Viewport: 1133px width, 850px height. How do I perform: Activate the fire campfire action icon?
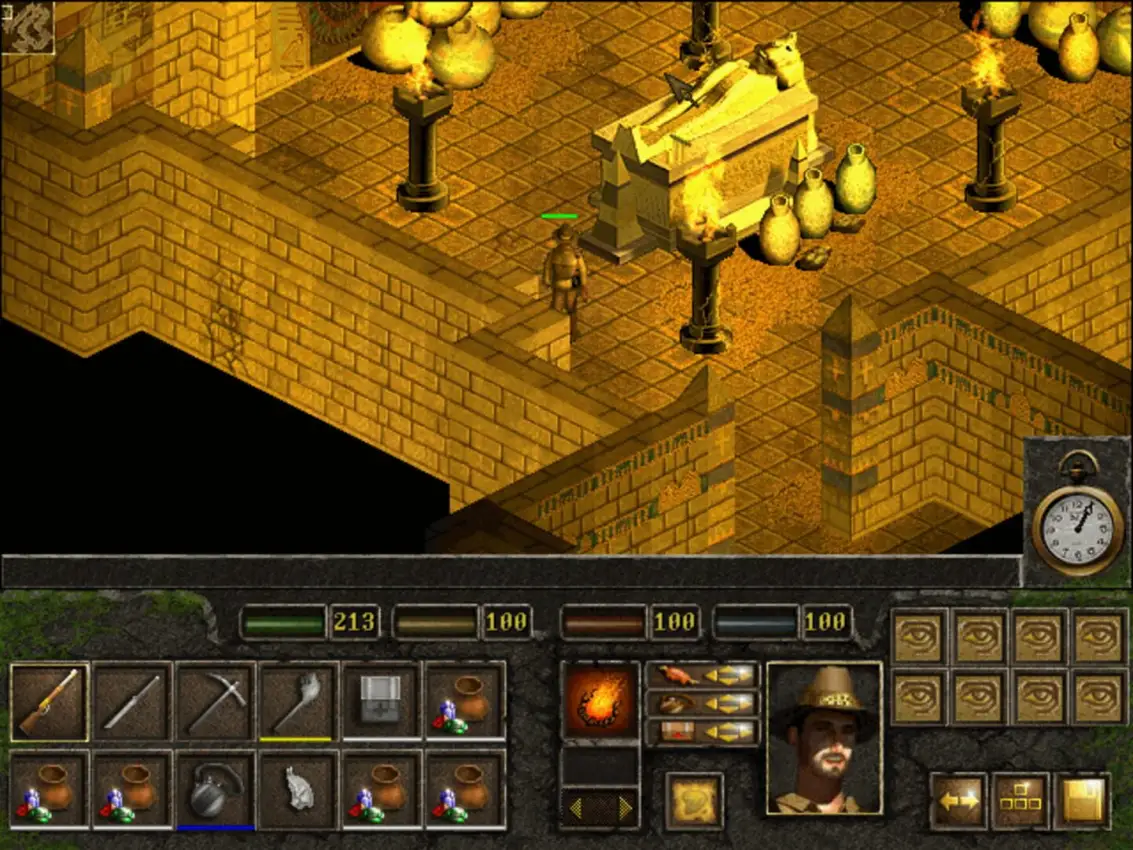click(x=600, y=700)
